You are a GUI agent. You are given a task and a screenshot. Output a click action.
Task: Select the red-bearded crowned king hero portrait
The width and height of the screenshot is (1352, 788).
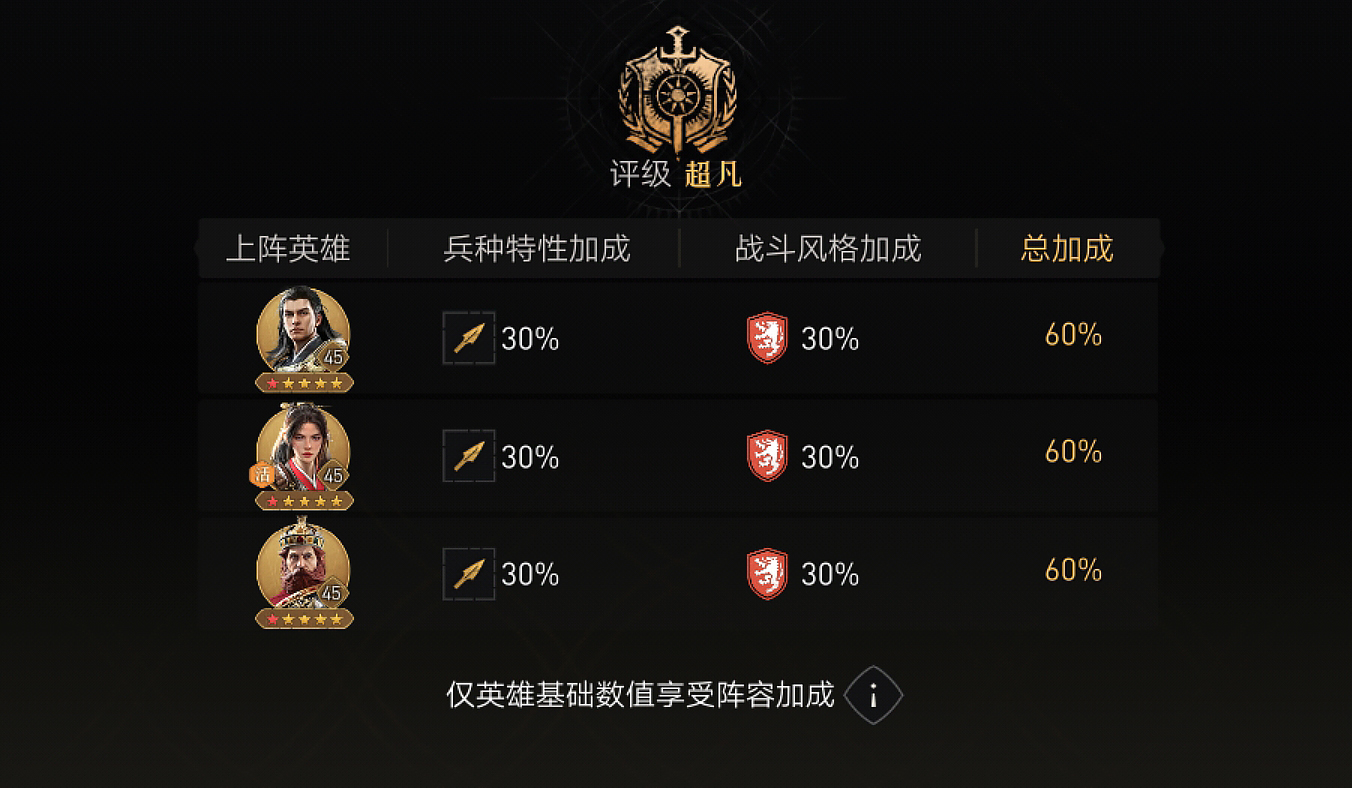coord(303,568)
